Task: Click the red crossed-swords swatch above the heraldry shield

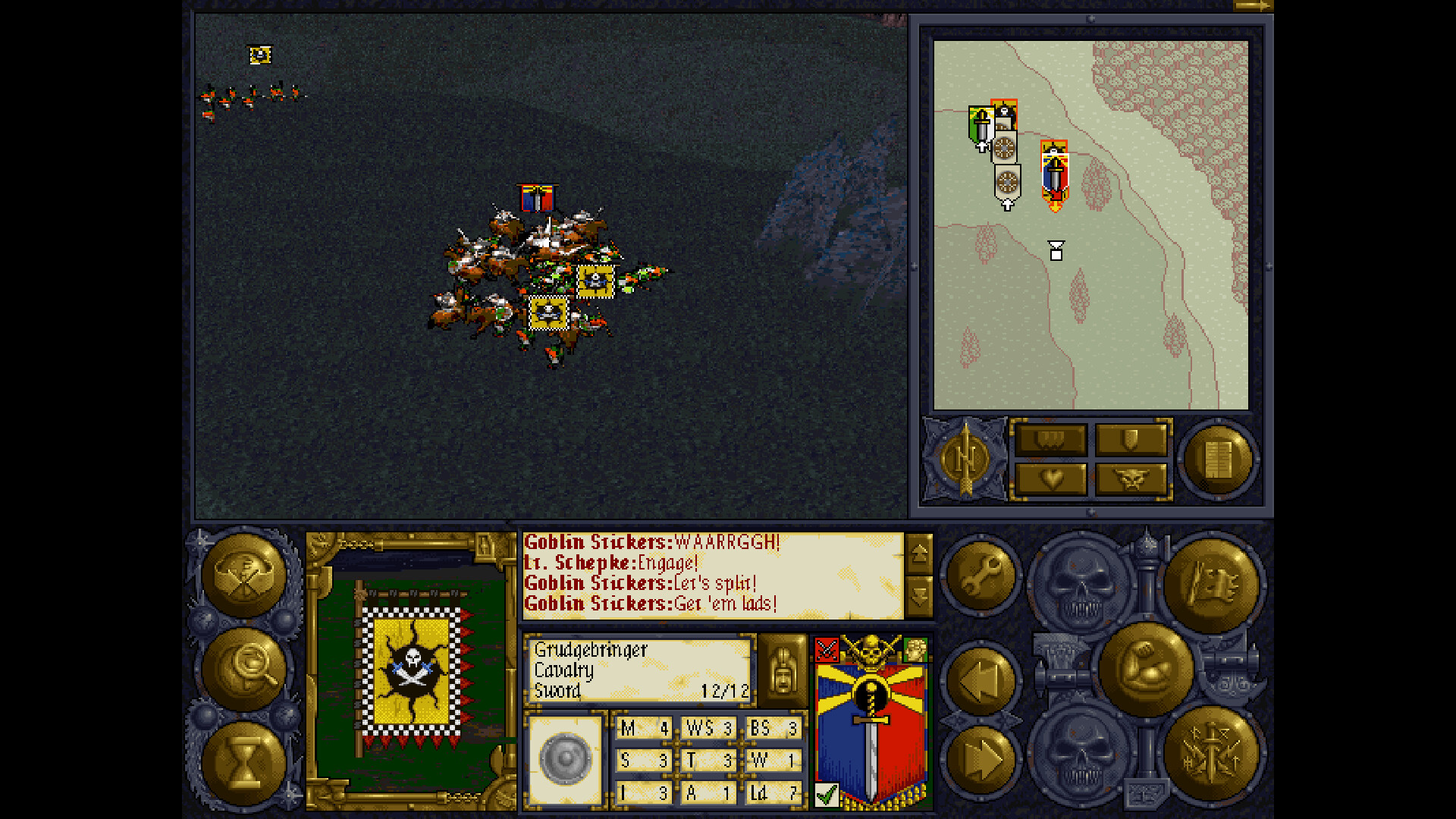Action: [827, 648]
